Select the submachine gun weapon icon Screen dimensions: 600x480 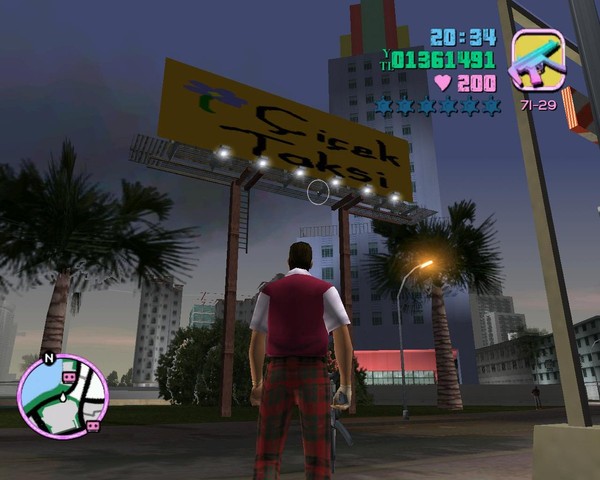click(538, 60)
